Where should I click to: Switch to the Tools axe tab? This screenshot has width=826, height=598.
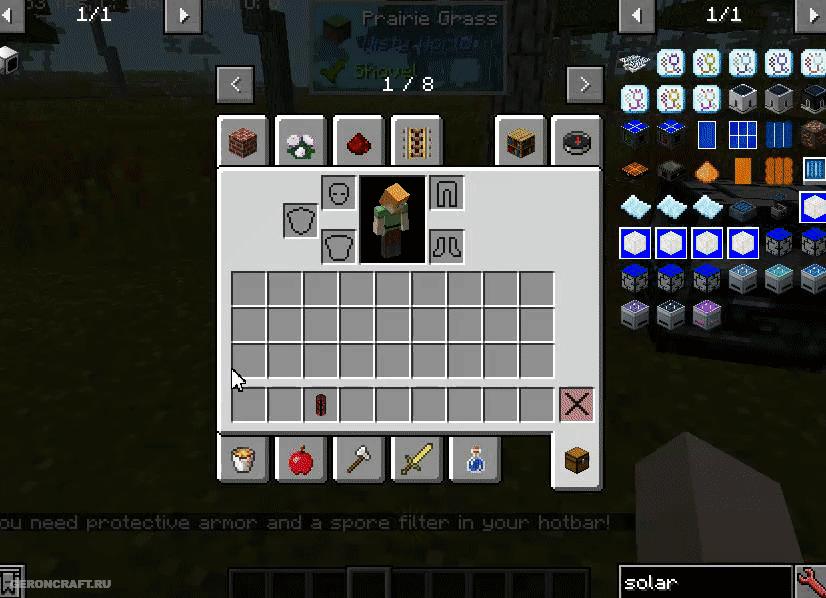pyautogui.click(x=359, y=460)
